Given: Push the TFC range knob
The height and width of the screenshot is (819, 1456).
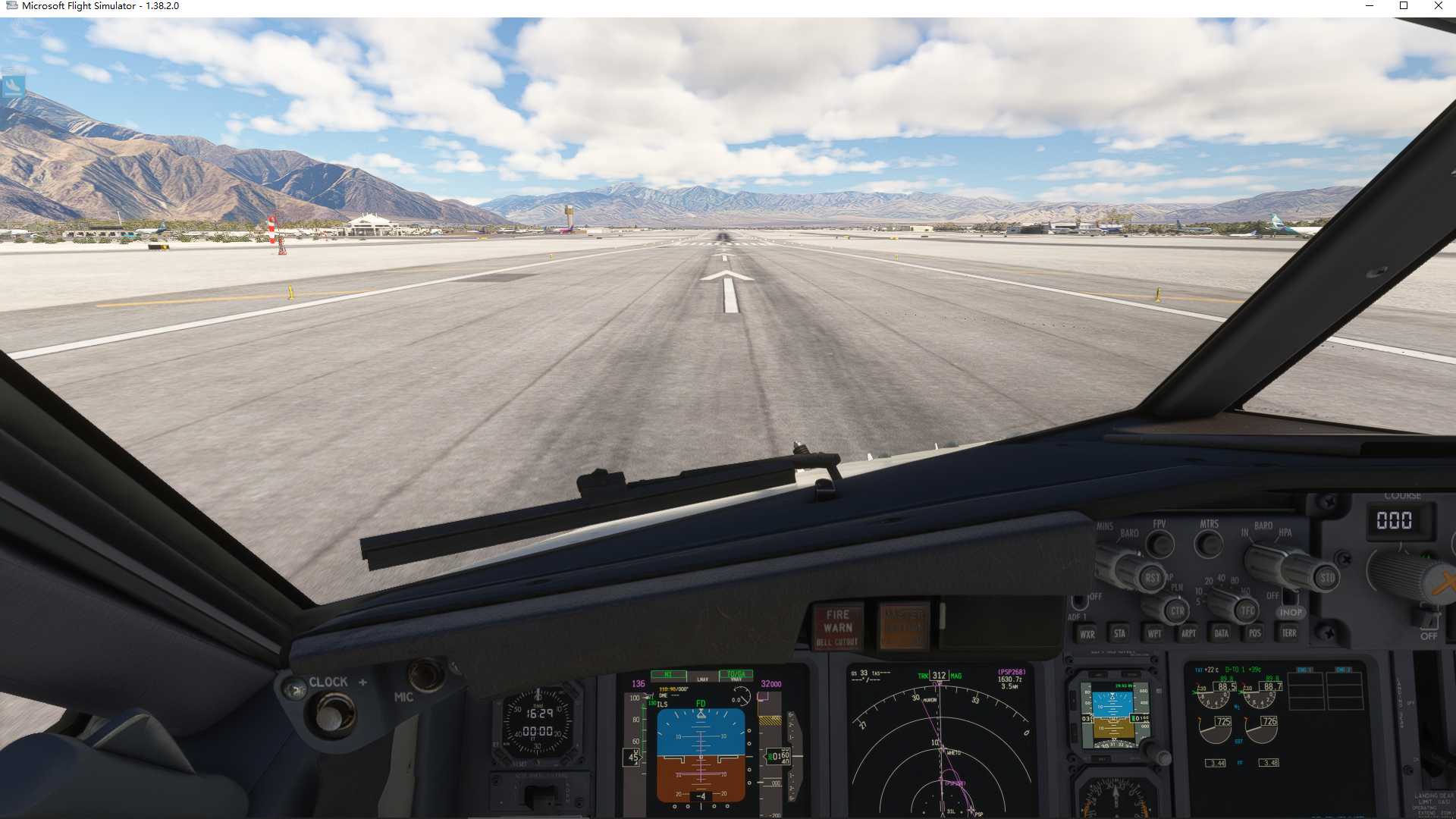Looking at the screenshot, I should click(x=1246, y=610).
